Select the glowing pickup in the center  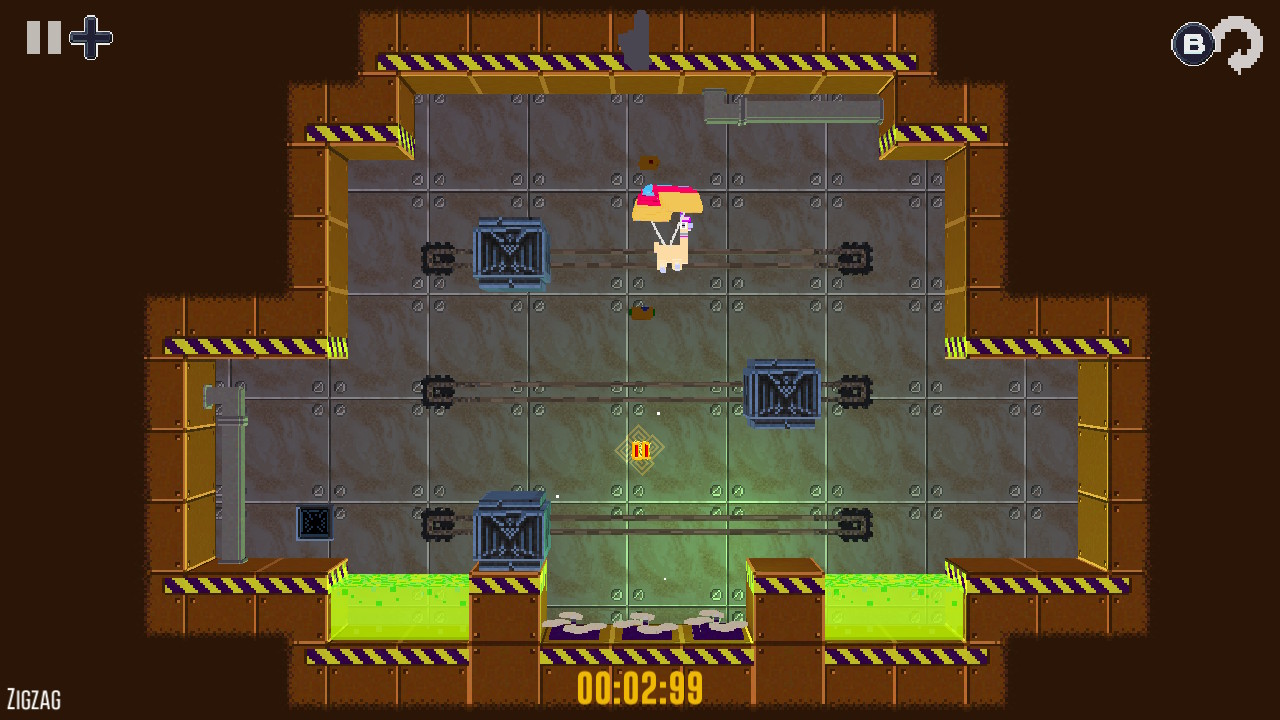[x=641, y=448]
